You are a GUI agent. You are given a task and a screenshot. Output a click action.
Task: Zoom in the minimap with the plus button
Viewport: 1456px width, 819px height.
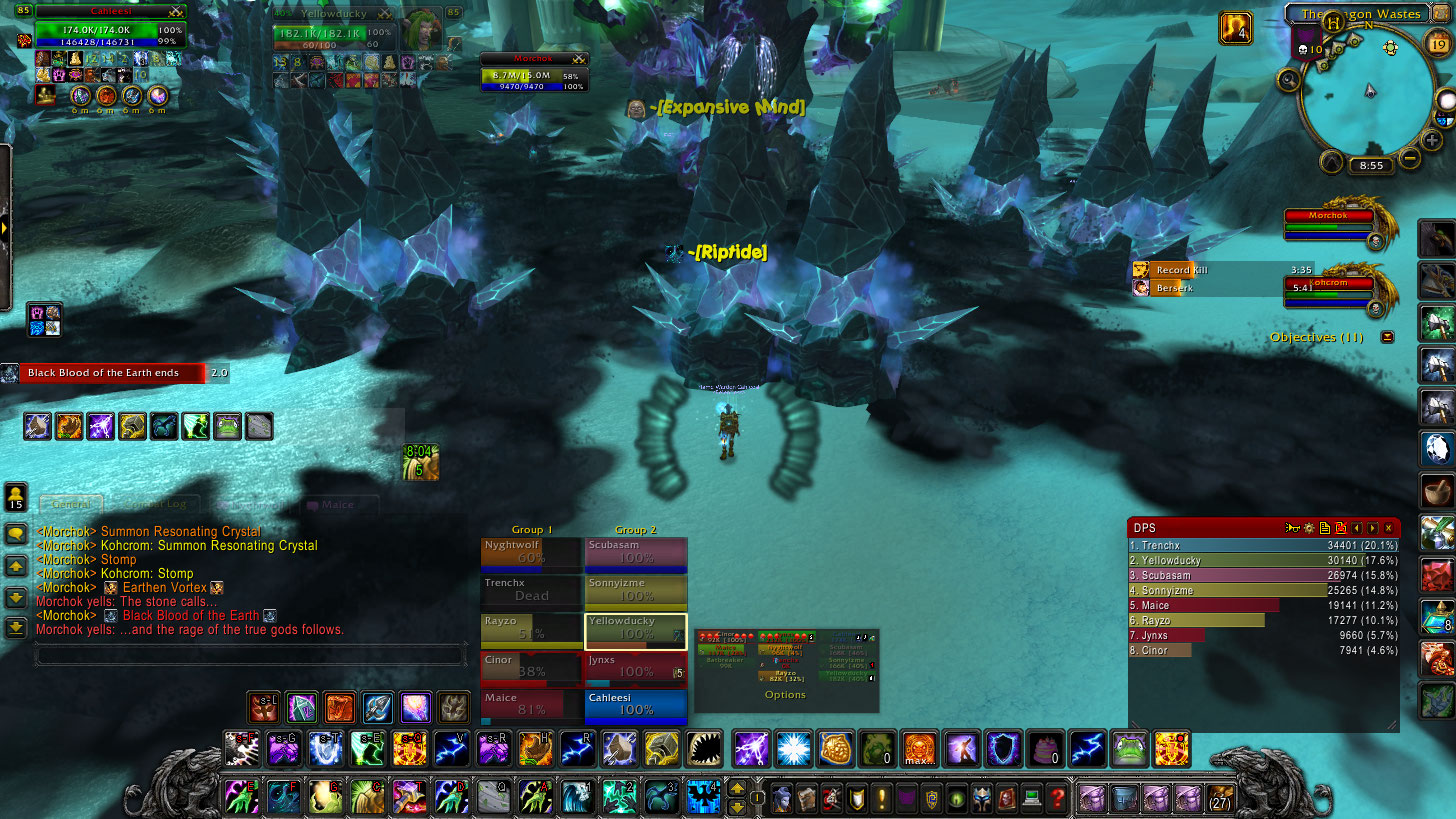point(1433,141)
